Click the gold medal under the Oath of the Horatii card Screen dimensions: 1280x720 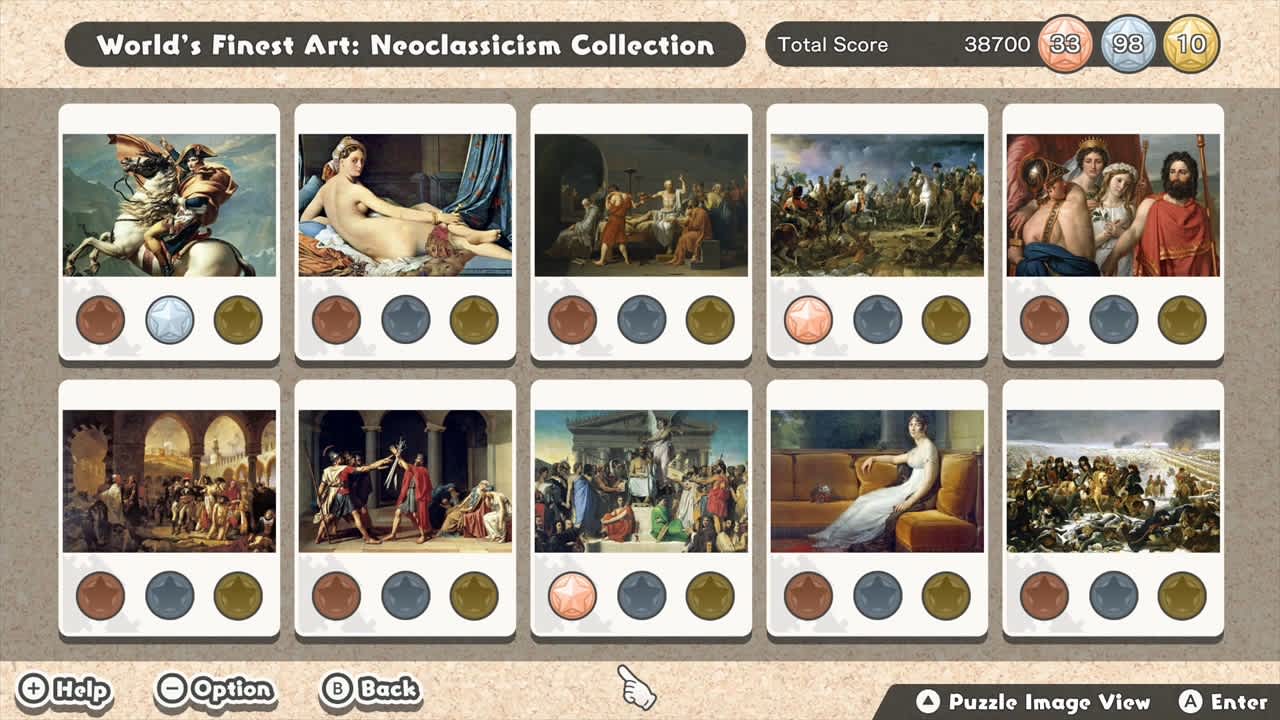coord(472,594)
